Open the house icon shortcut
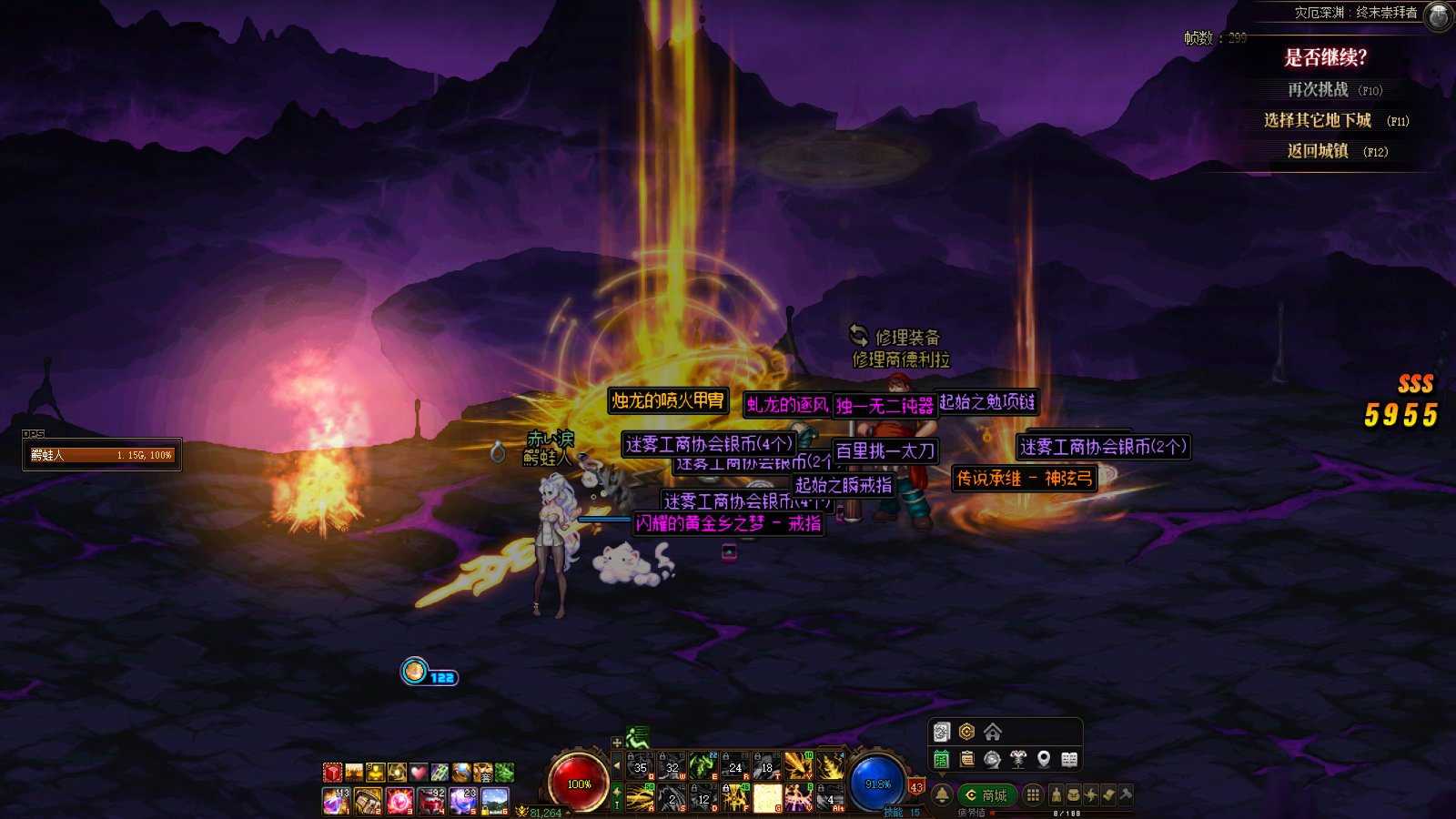This screenshot has height=819, width=1456. pos(993,732)
